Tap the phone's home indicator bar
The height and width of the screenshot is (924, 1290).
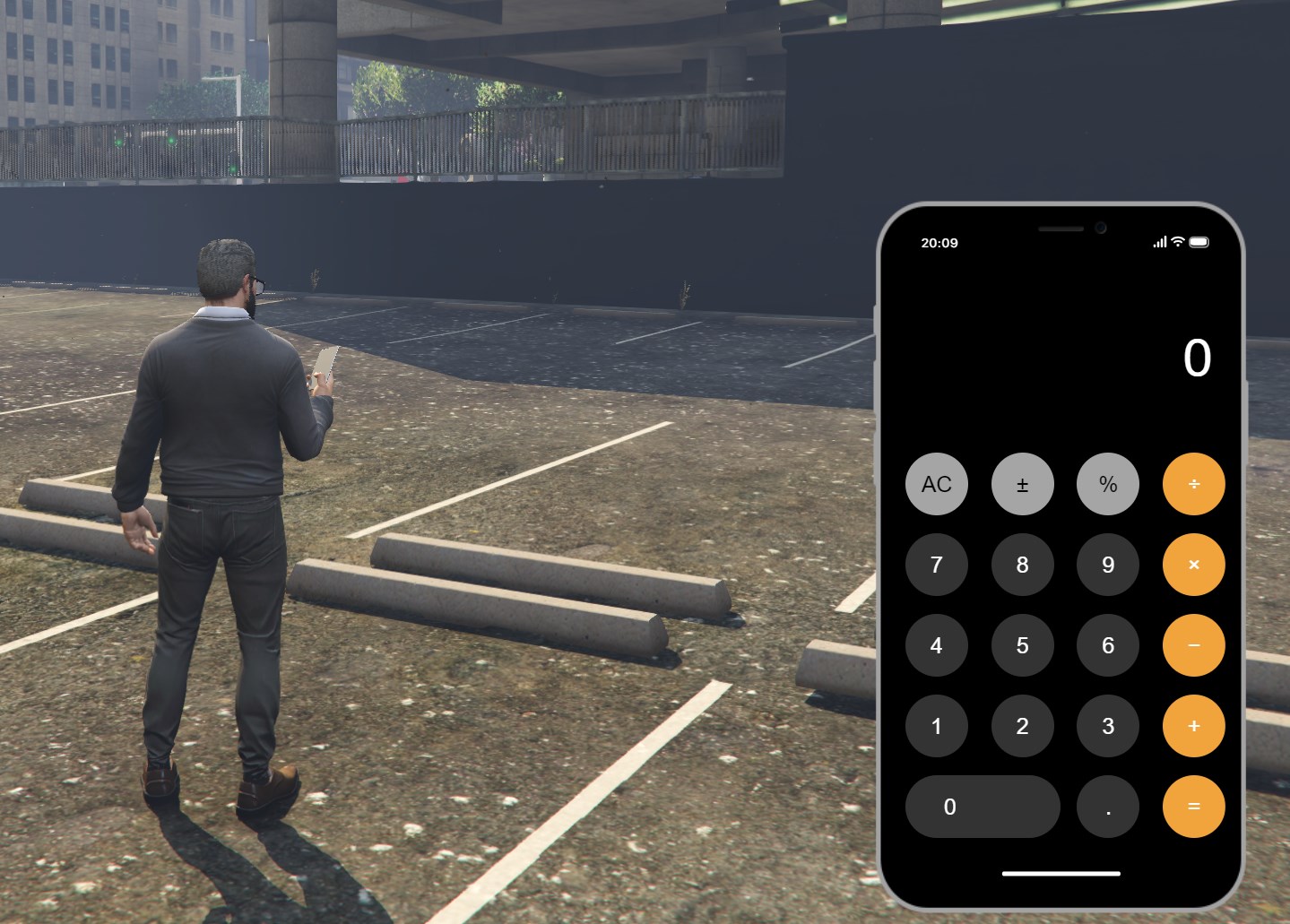coord(1061,873)
